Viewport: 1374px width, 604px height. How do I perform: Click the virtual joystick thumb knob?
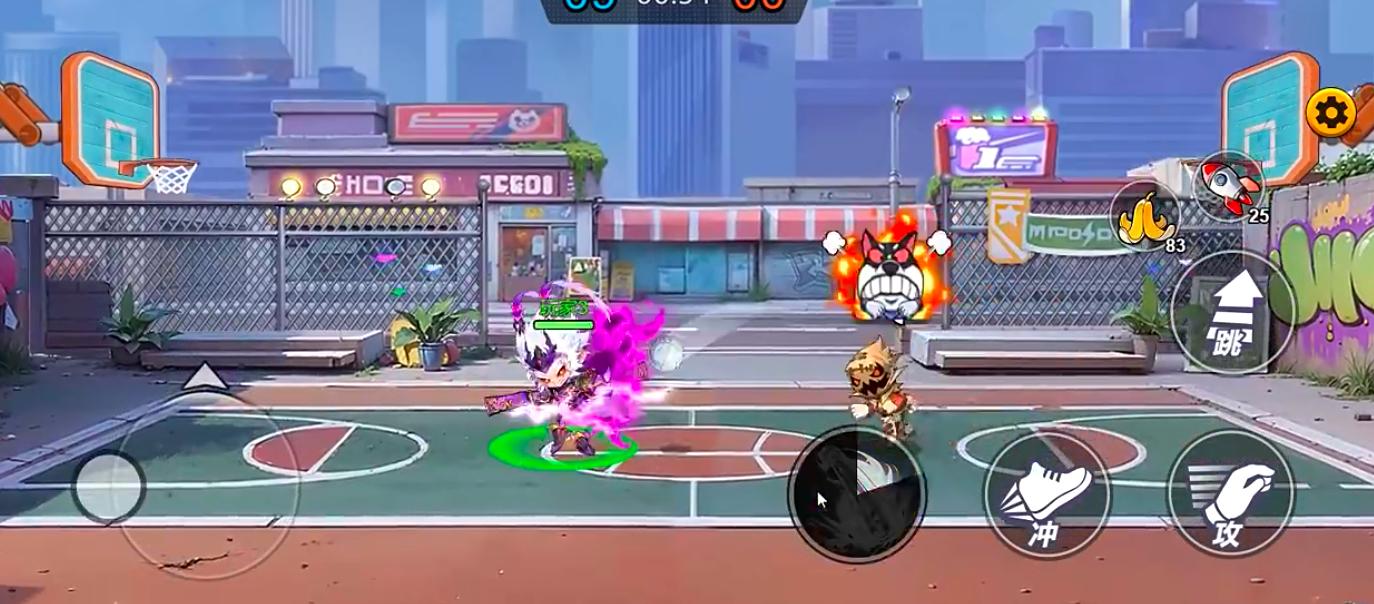[109, 487]
